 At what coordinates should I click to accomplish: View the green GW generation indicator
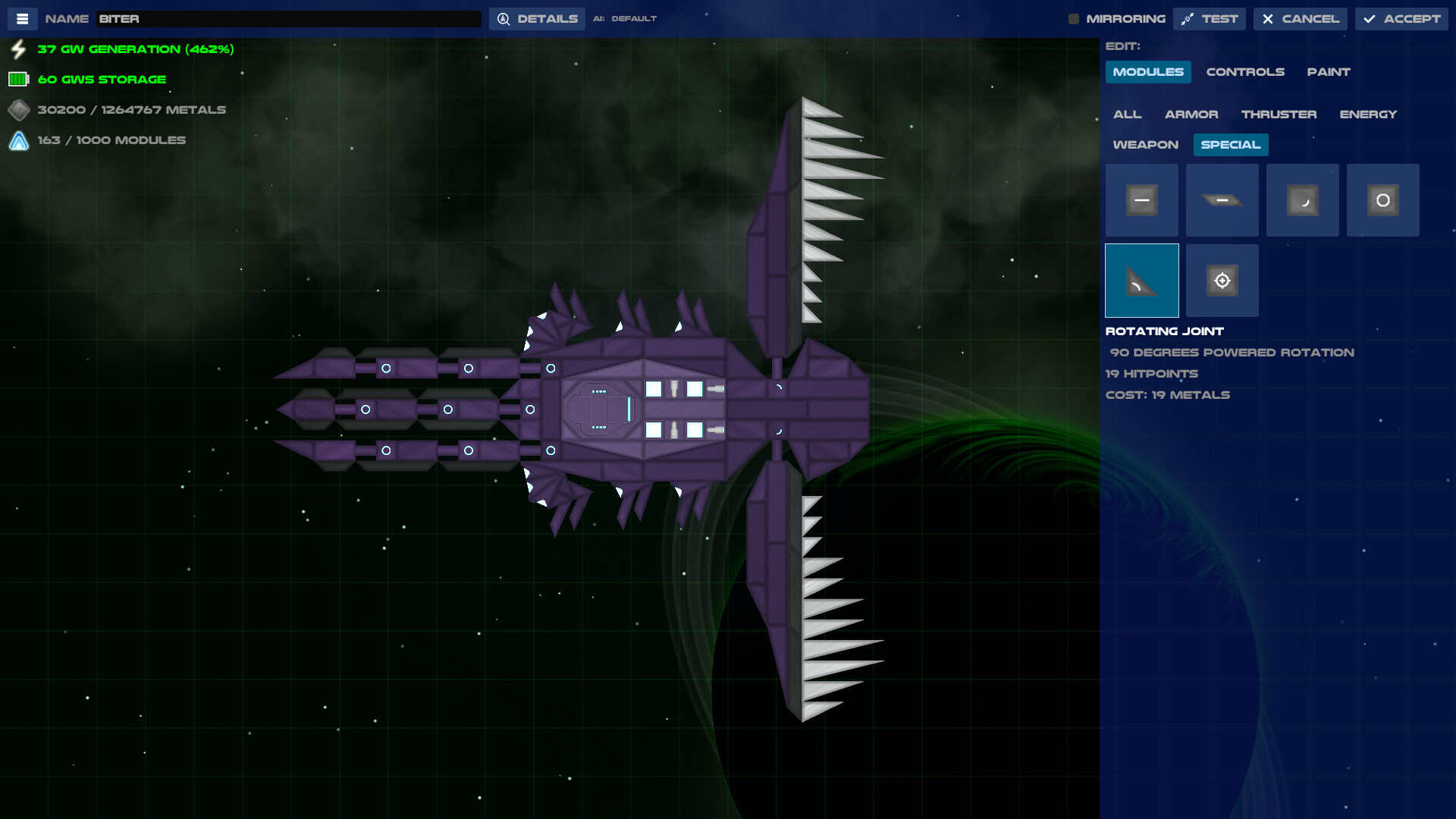tap(135, 49)
